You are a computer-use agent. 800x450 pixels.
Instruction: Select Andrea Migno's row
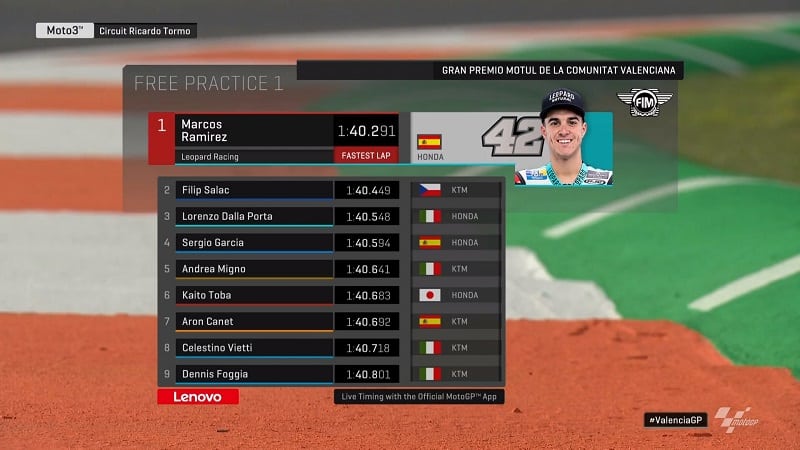pyautogui.click(x=331, y=269)
